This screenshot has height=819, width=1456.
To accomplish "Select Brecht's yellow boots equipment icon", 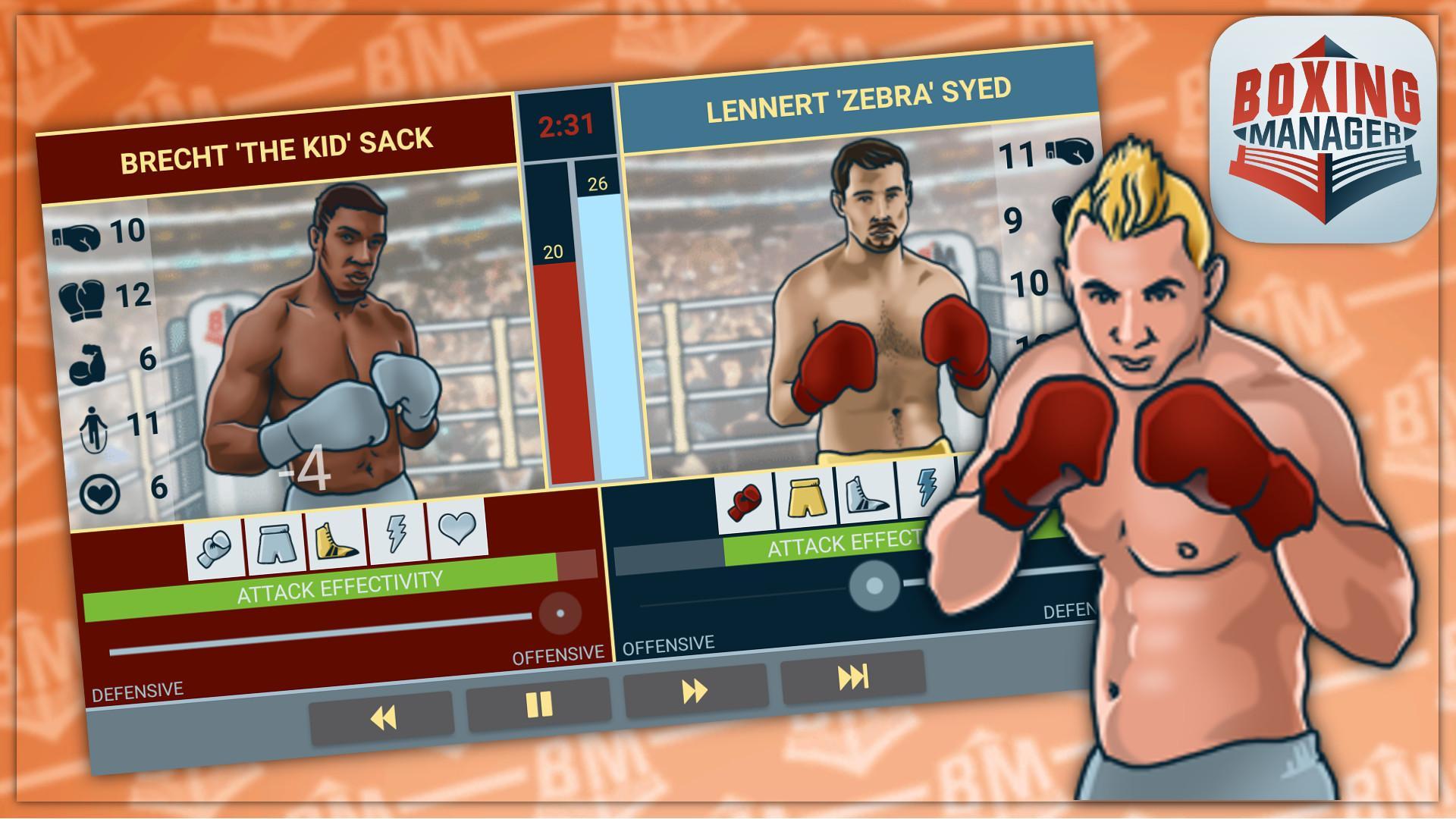I will pos(337,540).
